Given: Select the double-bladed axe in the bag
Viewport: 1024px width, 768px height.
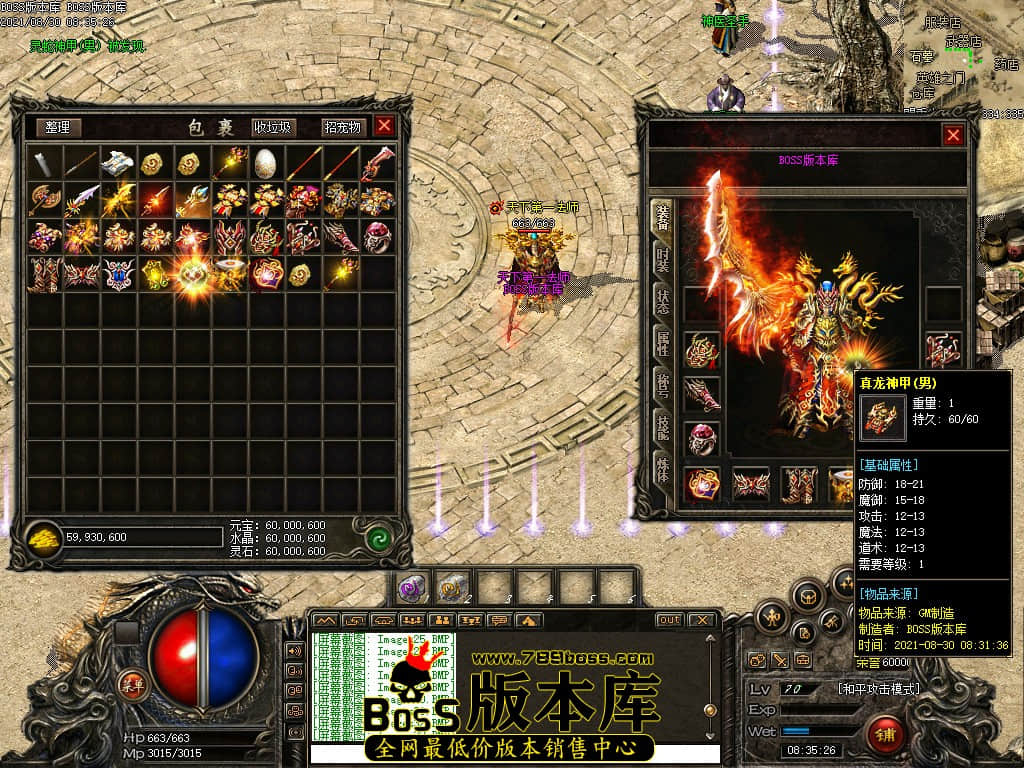Looking at the screenshot, I should click(x=43, y=199).
